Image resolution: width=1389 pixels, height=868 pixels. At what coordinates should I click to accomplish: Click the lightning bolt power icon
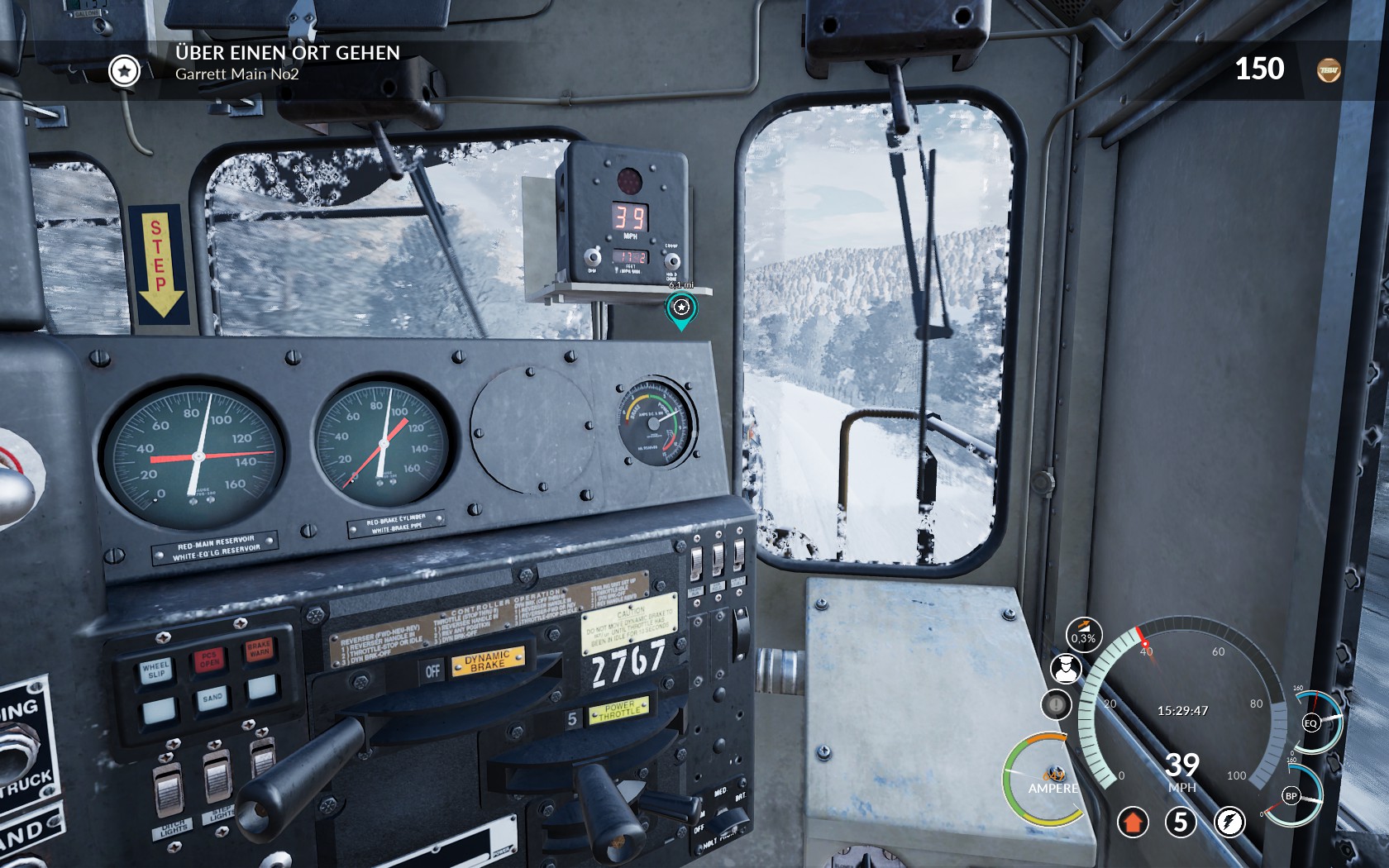pos(1229,822)
